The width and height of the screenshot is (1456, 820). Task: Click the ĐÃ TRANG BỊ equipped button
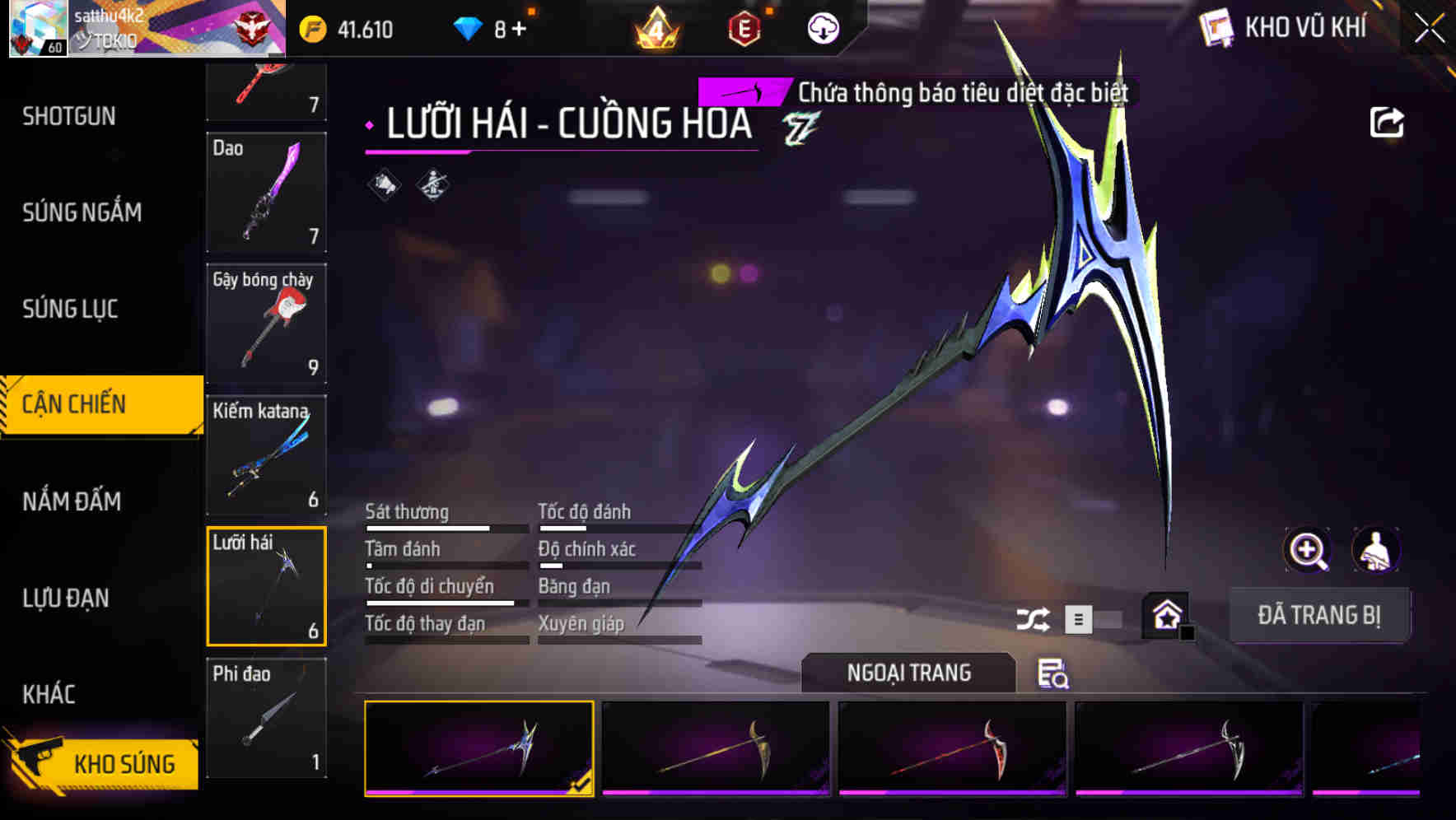[x=1320, y=614]
